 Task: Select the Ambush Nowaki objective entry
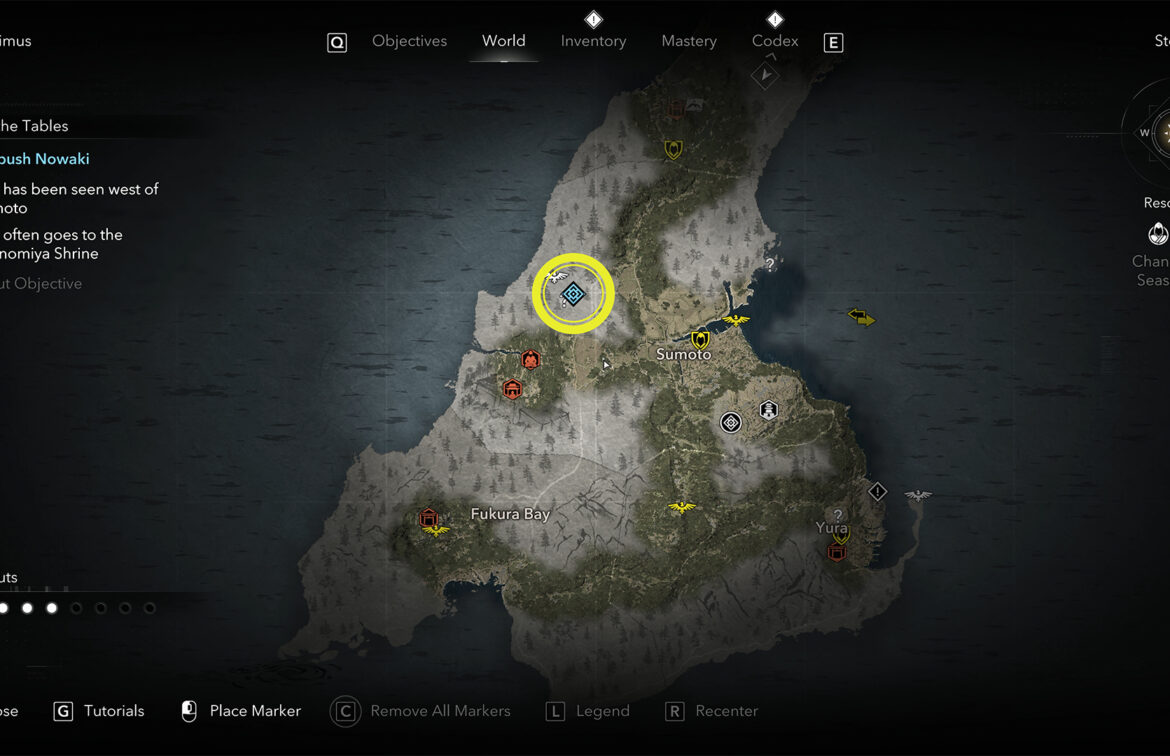(44, 159)
